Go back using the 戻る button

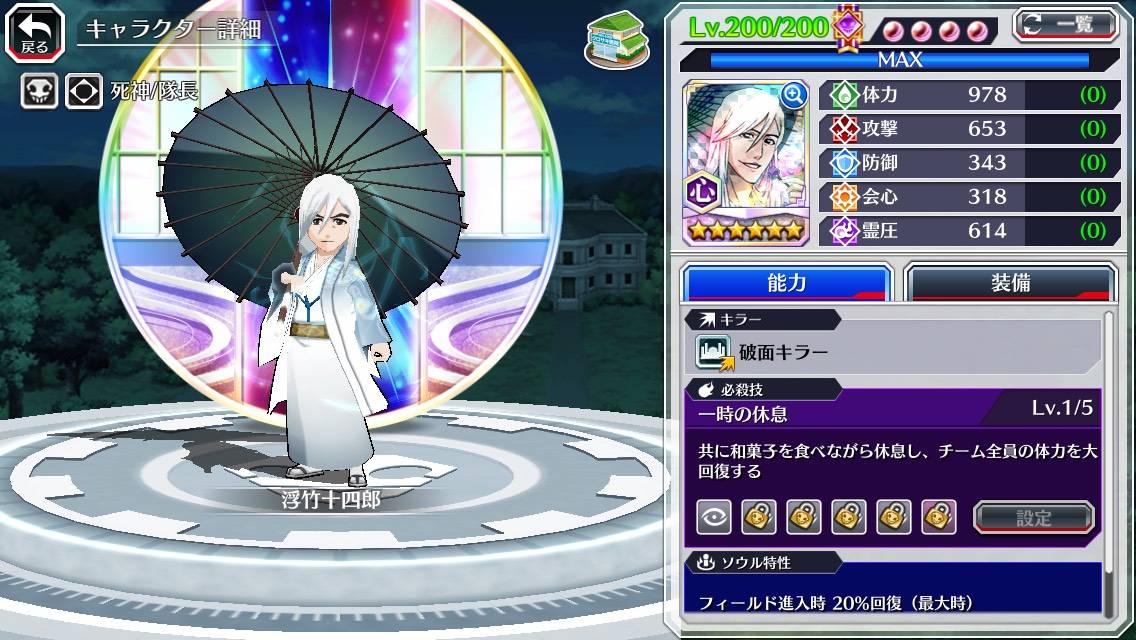(35, 30)
